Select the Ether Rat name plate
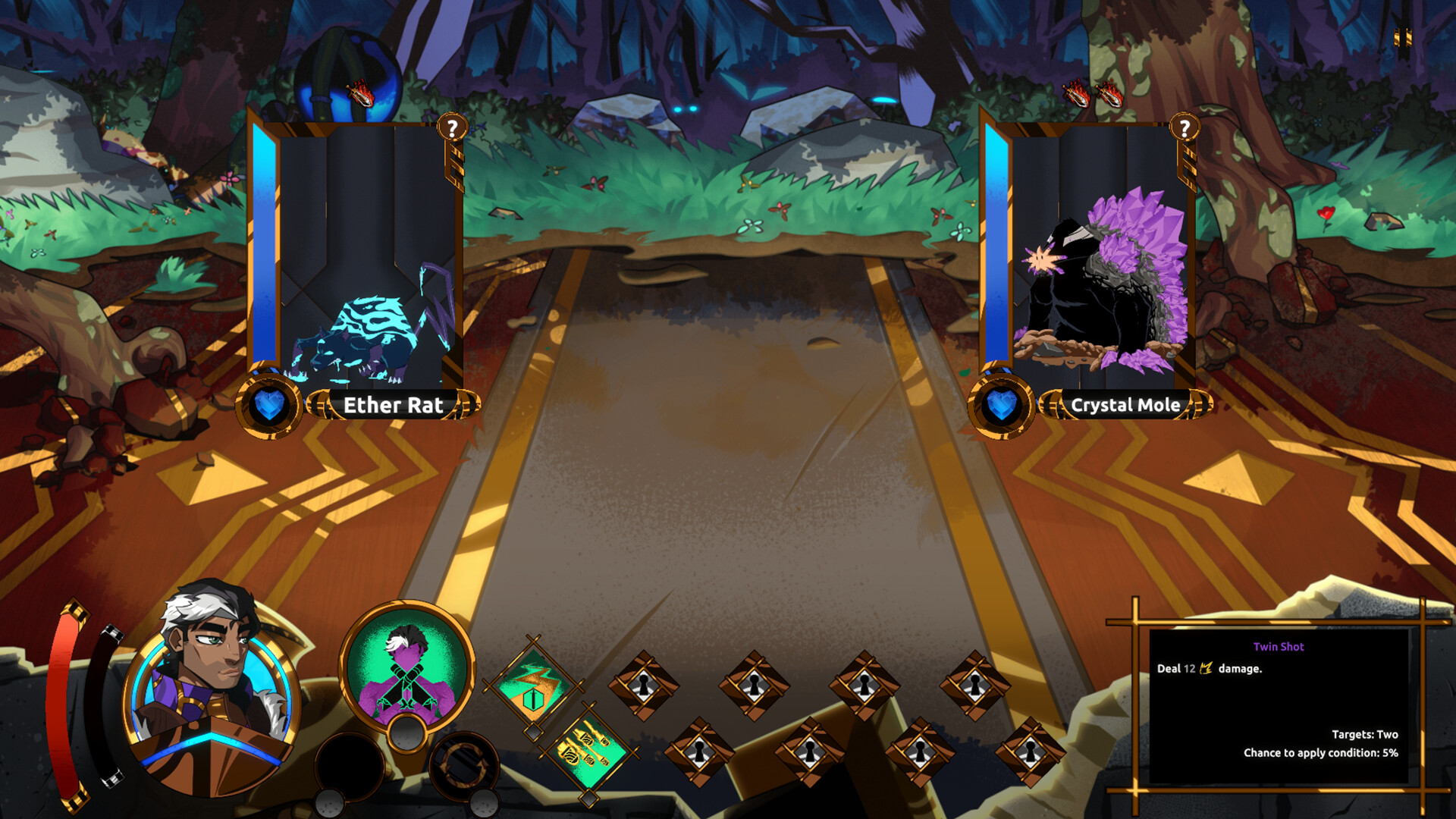The width and height of the screenshot is (1456, 819). click(x=394, y=406)
